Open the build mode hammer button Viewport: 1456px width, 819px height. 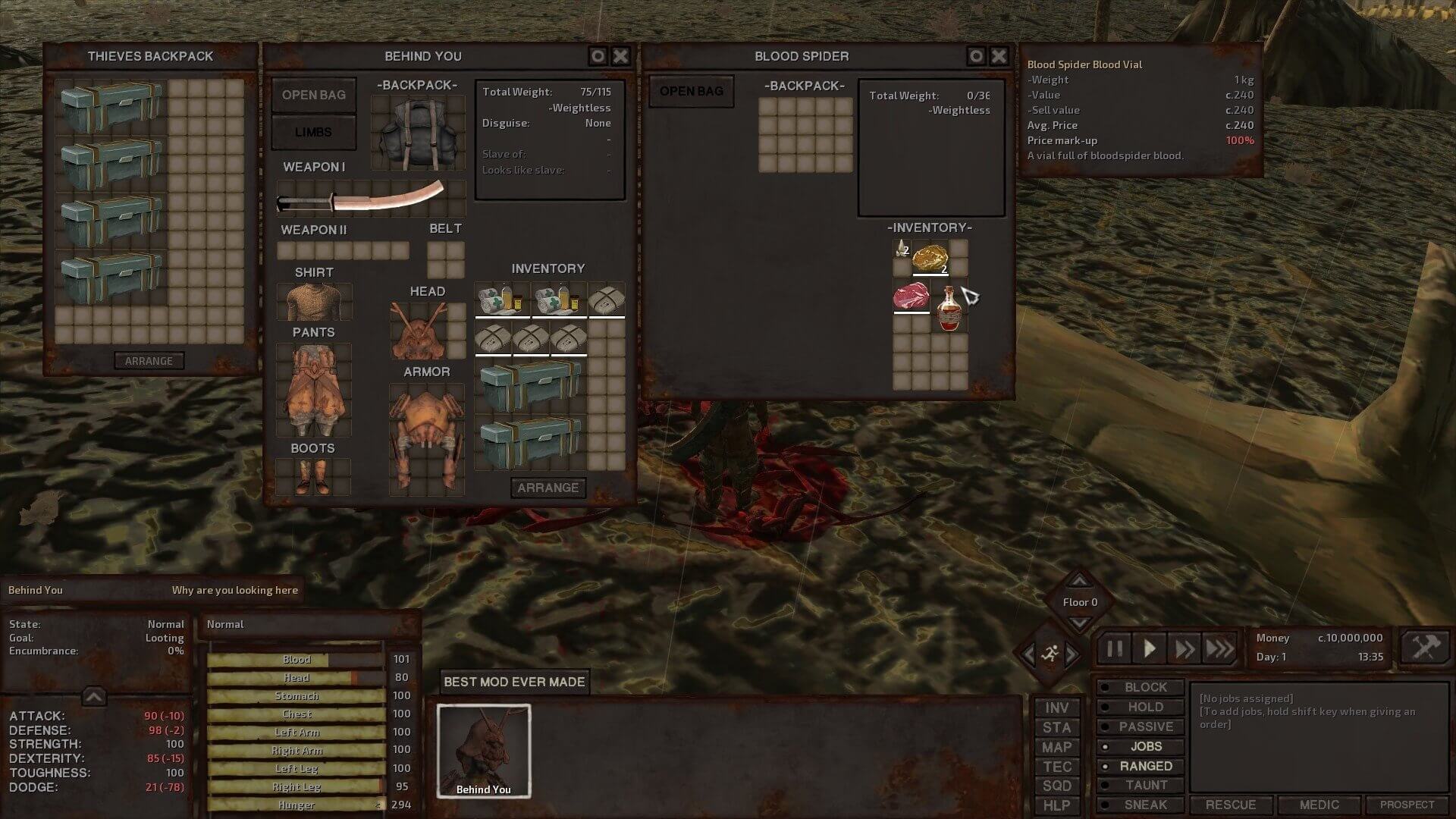coord(1424,648)
